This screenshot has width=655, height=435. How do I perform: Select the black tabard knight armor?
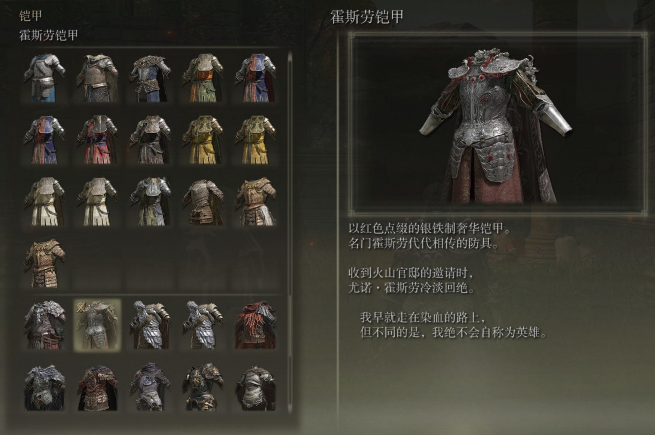click(x=150, y=139)
